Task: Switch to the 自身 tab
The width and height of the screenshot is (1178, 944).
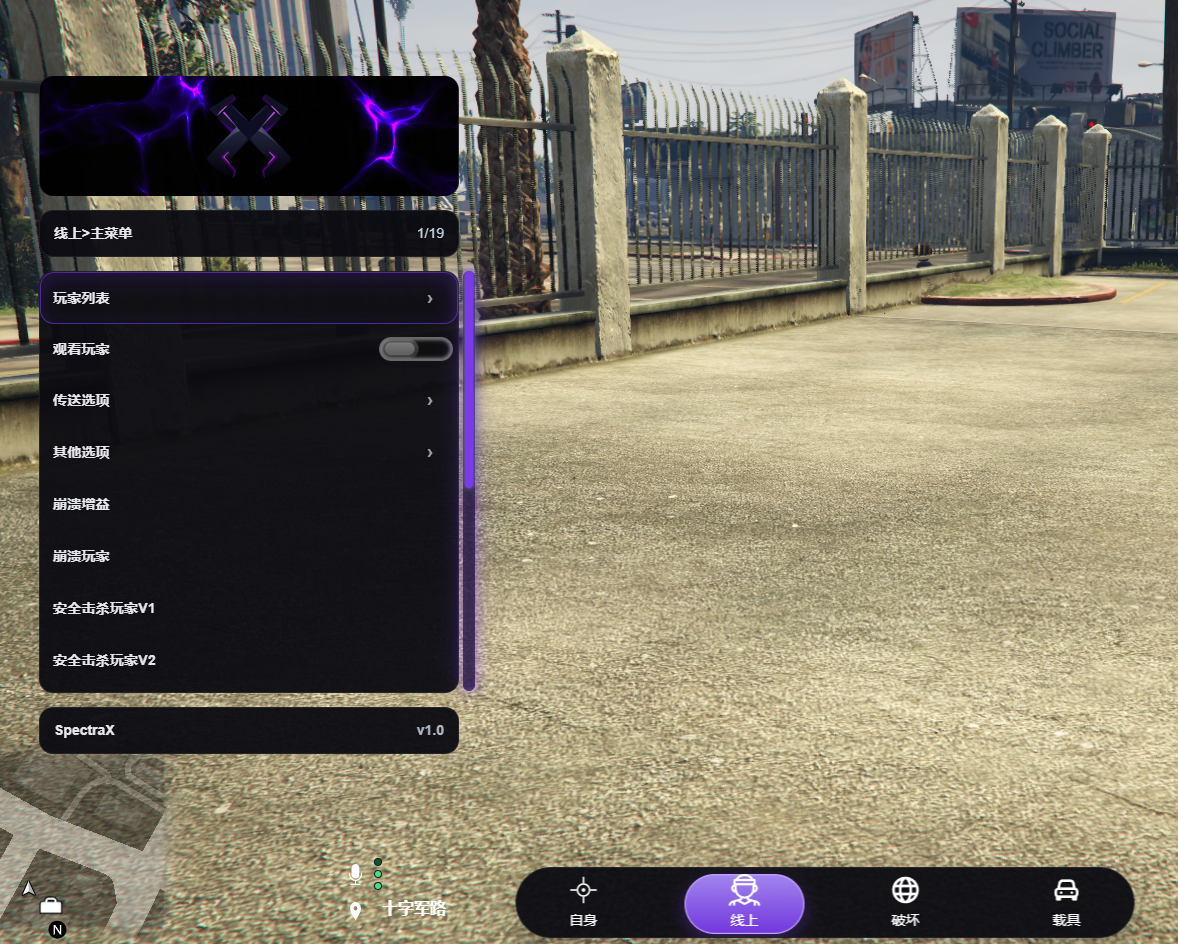Action: (583, 903)
